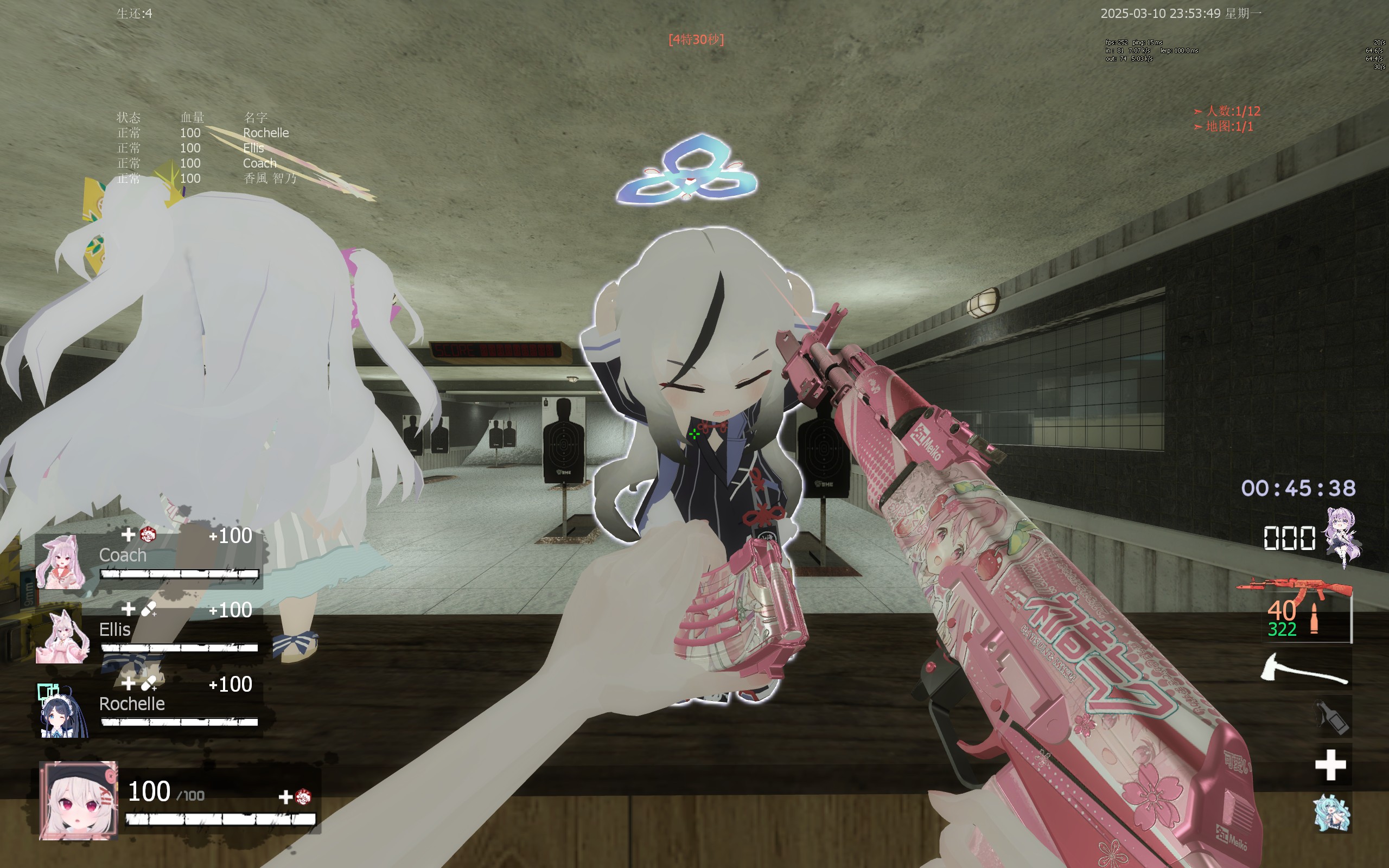Image resolution: width=1389 pixels, height=868 pixels.
Task: Click Coach's teammate portrait
Action: [x=61, y=562]
